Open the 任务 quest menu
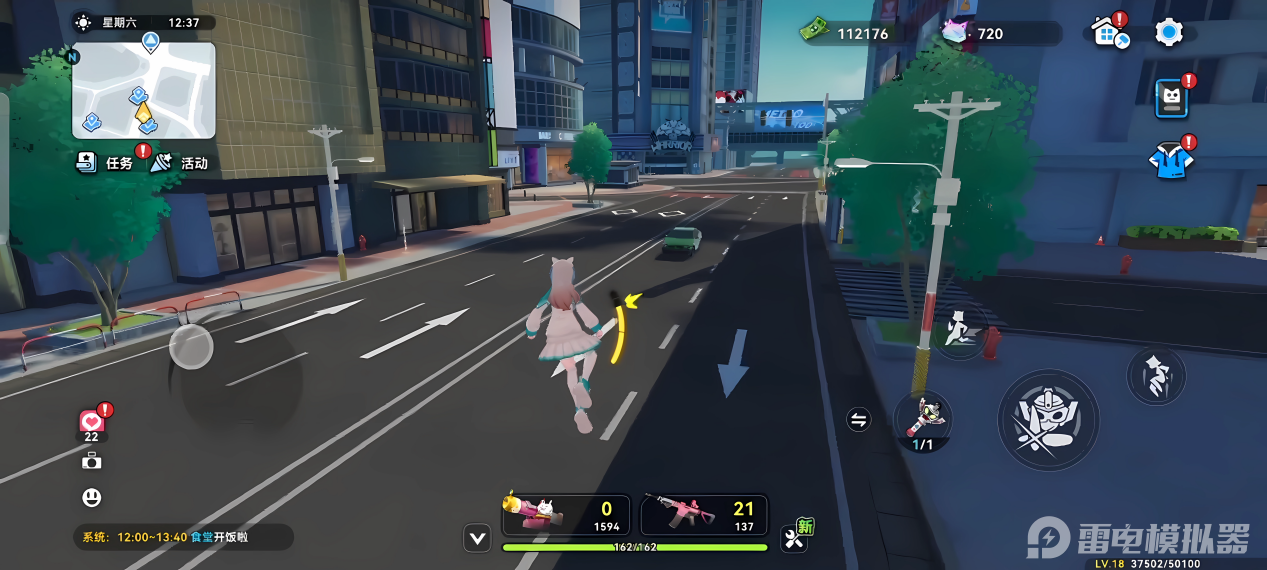The height and width of the screenshot is (570, 1267). click(107, 162)
